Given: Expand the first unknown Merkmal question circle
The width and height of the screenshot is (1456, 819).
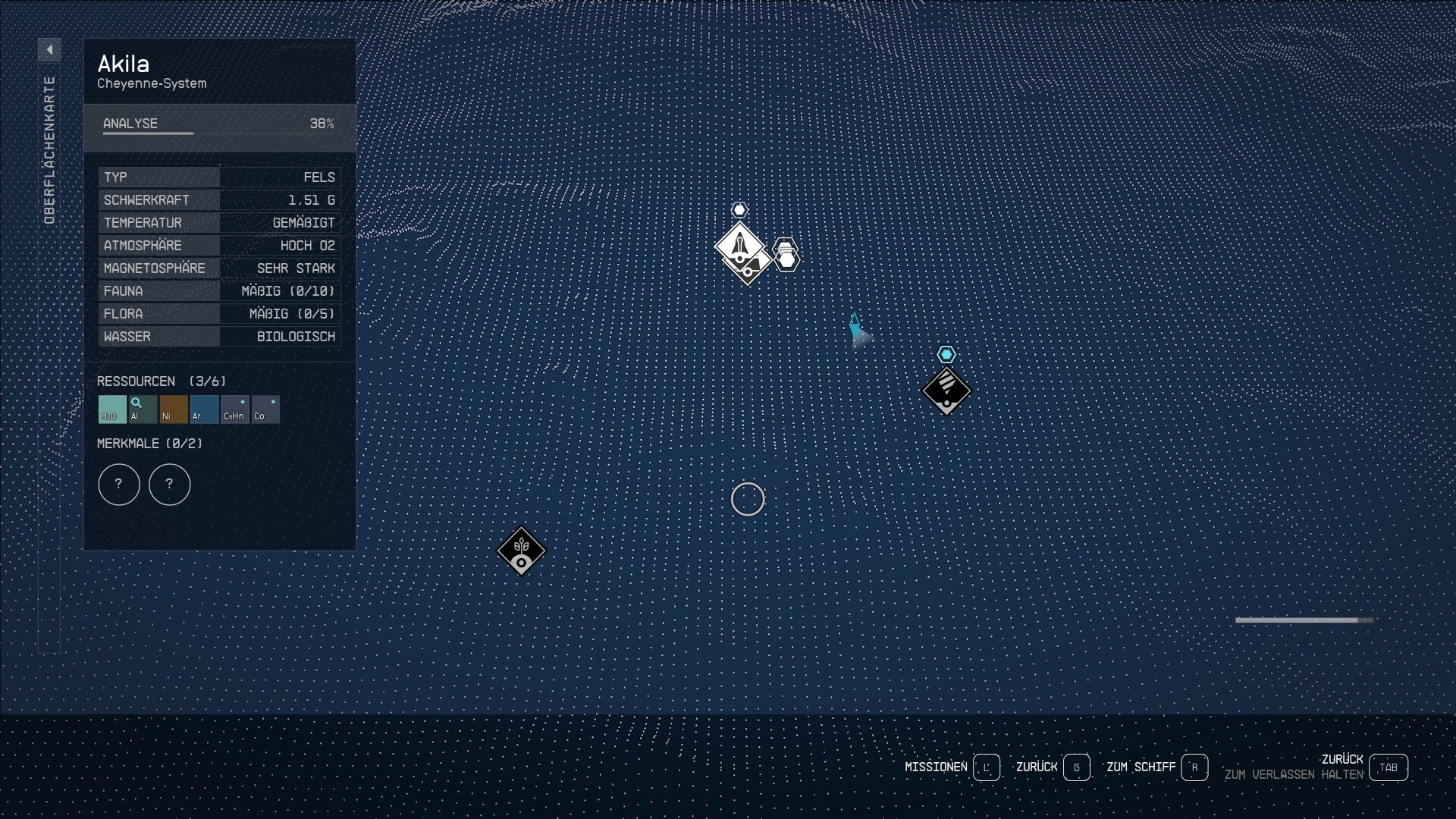Looking at the screenshot, I should [119, 485].
